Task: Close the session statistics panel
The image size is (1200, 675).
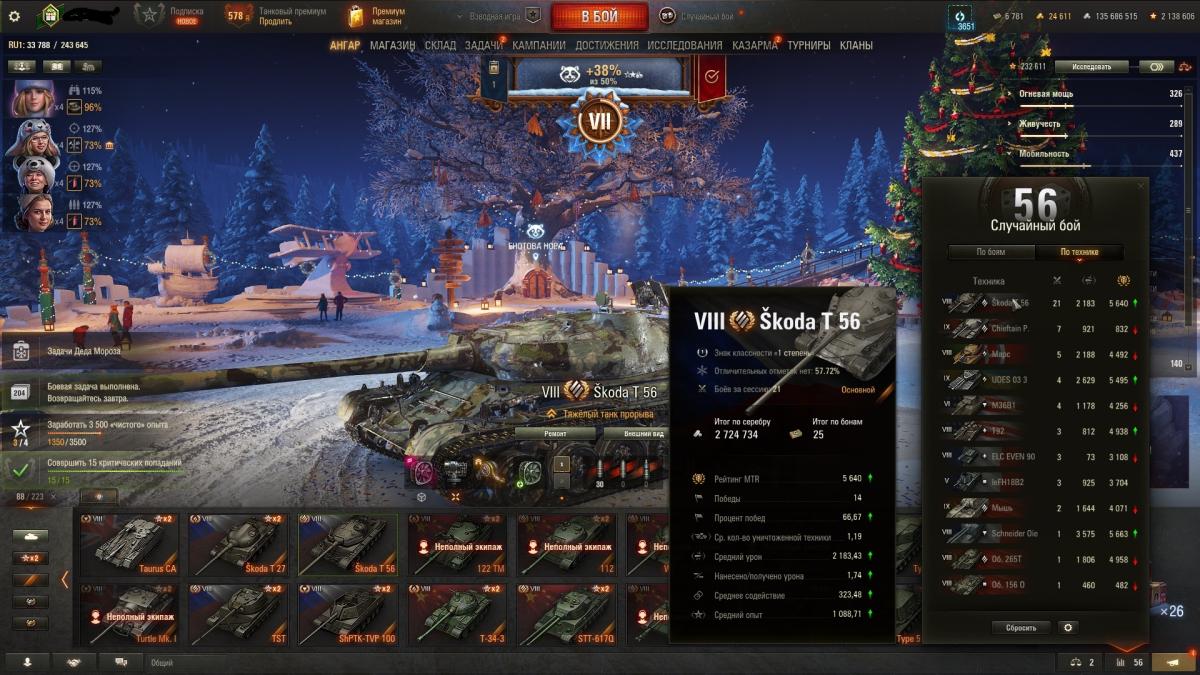Action: 1142,186
